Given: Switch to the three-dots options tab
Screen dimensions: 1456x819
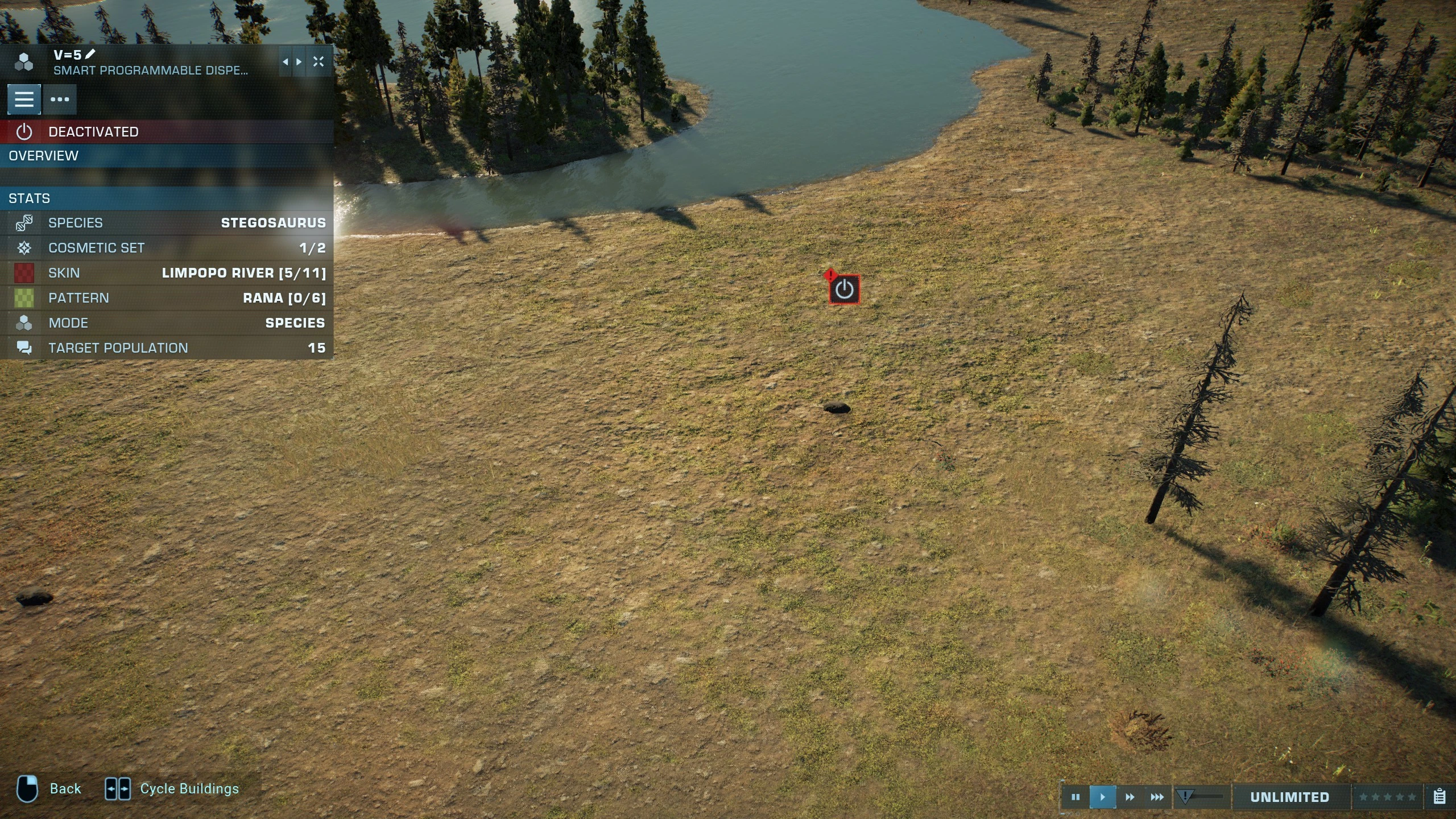Looking at the screenshot, I should tap(60, 100).
